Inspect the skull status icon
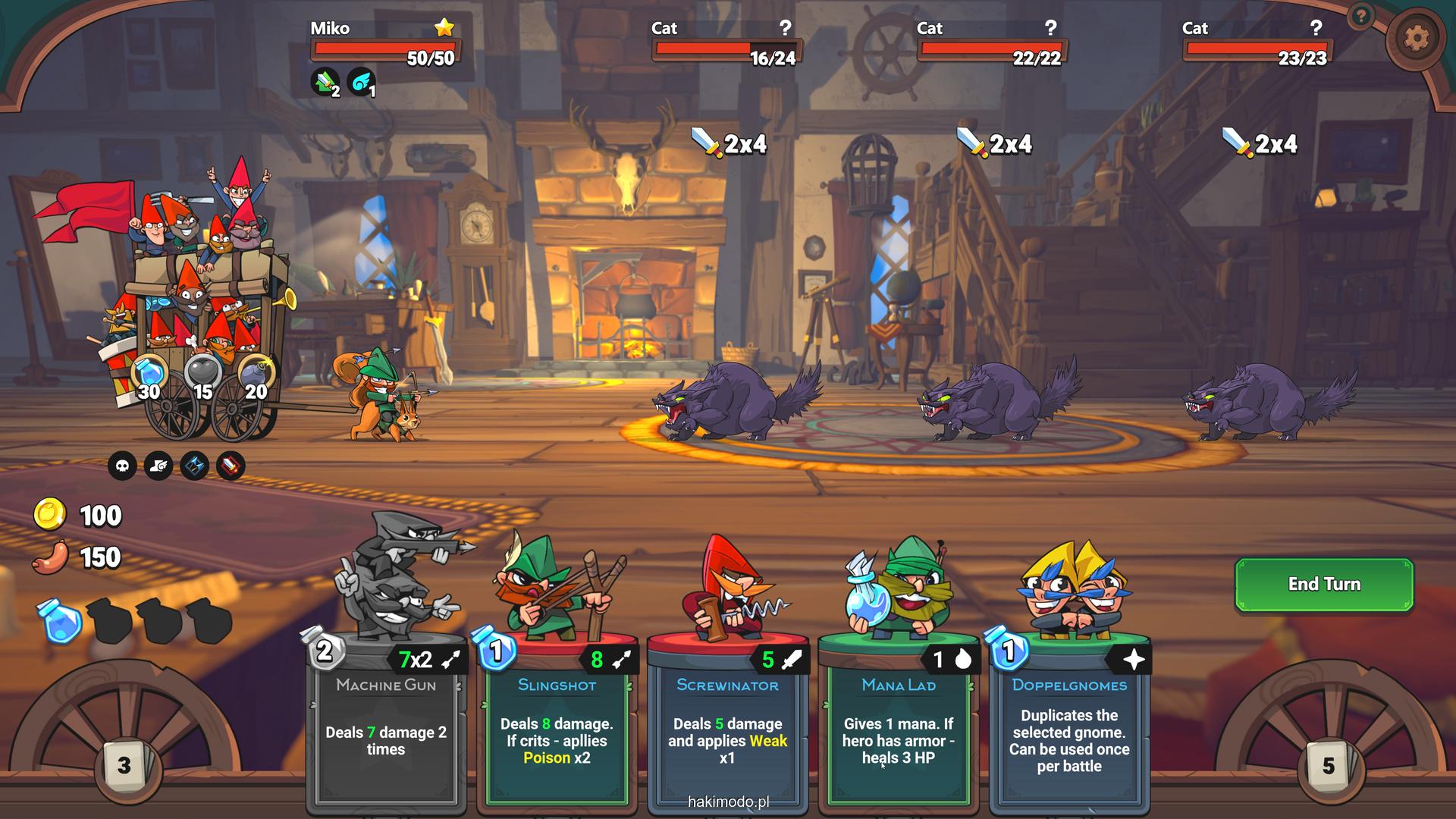 click(122, 466)
